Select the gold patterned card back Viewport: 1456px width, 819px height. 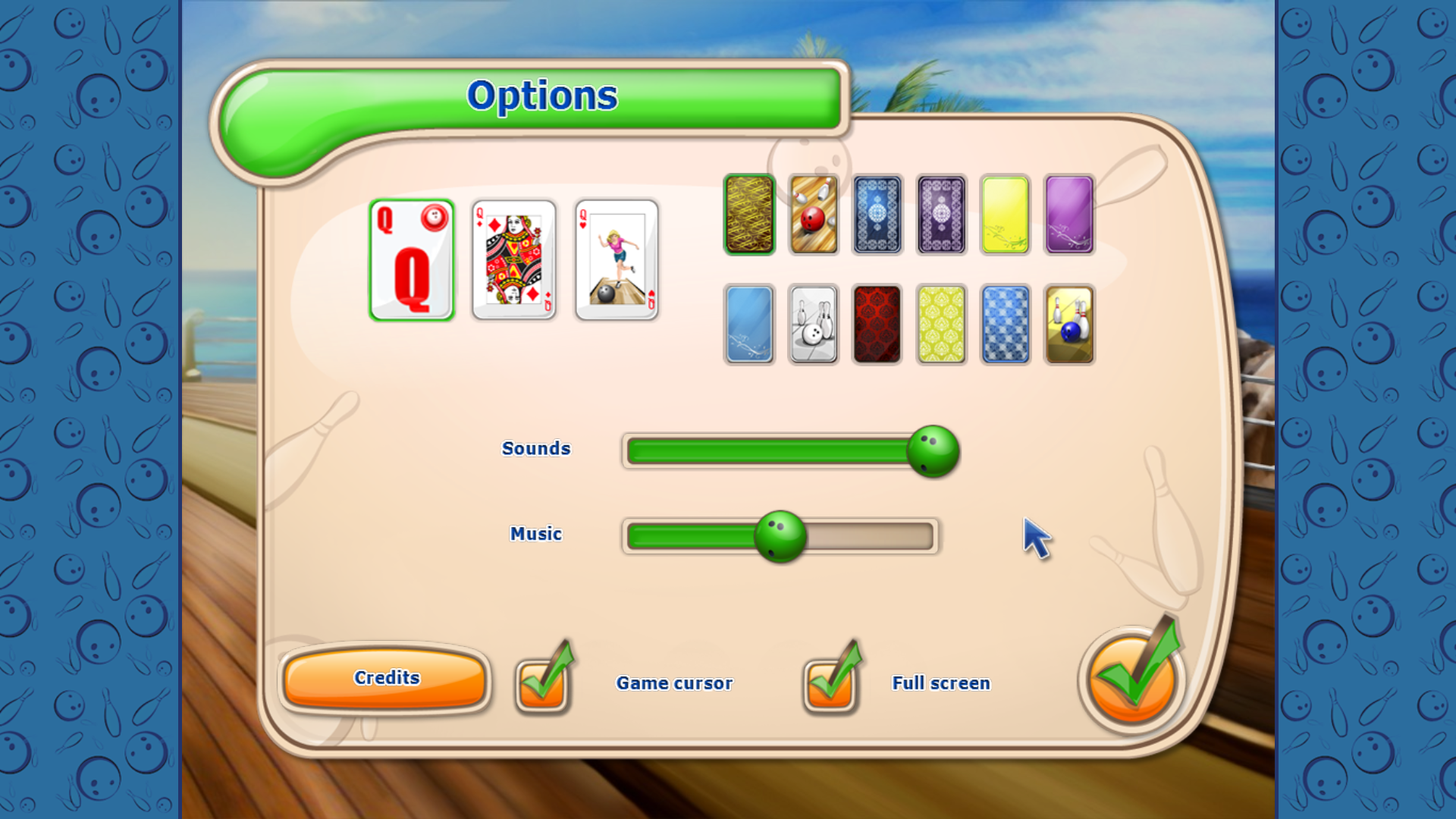[x=749, y=213]
